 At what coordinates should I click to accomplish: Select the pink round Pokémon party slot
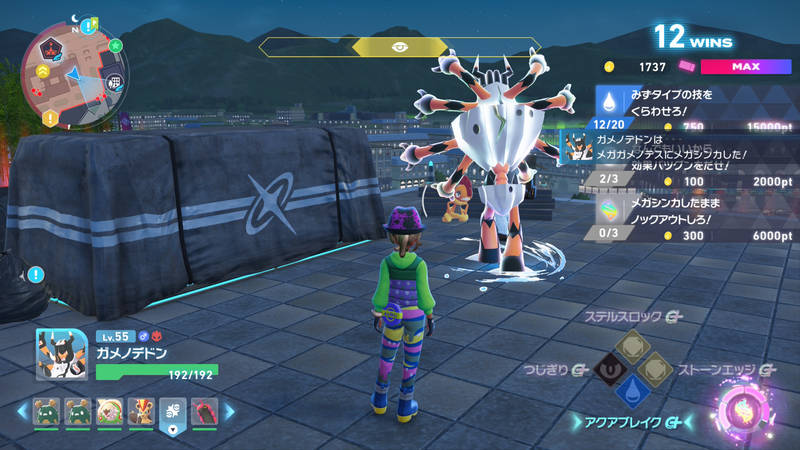pos(108,411)
